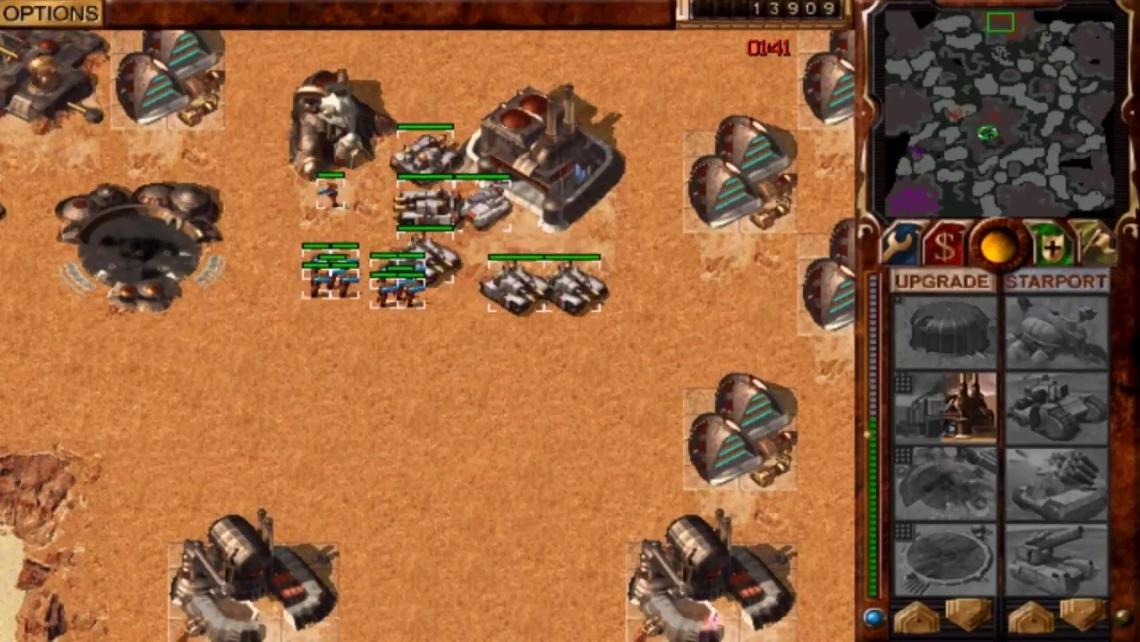Click the UPGRADE button
Viewport: 1140px width, 642px height.
coord(943,282)
